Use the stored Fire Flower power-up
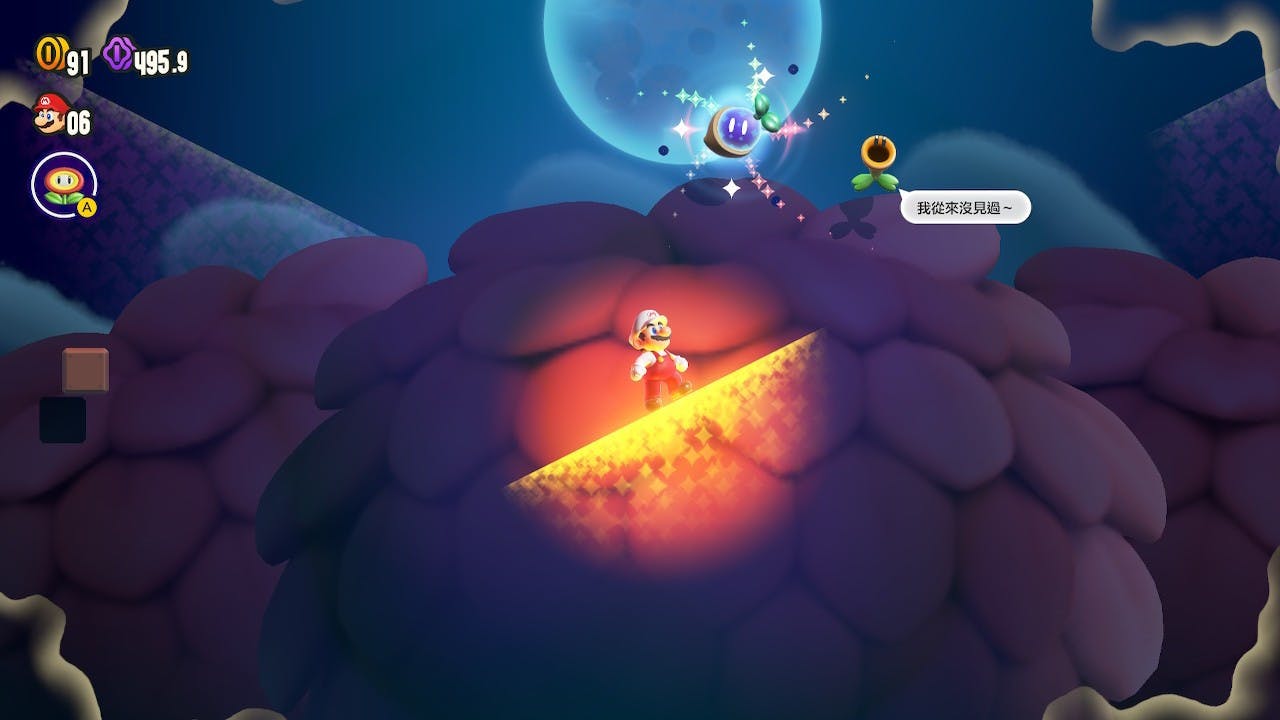This screenshot has height=720, width=1280. [64, 185]
